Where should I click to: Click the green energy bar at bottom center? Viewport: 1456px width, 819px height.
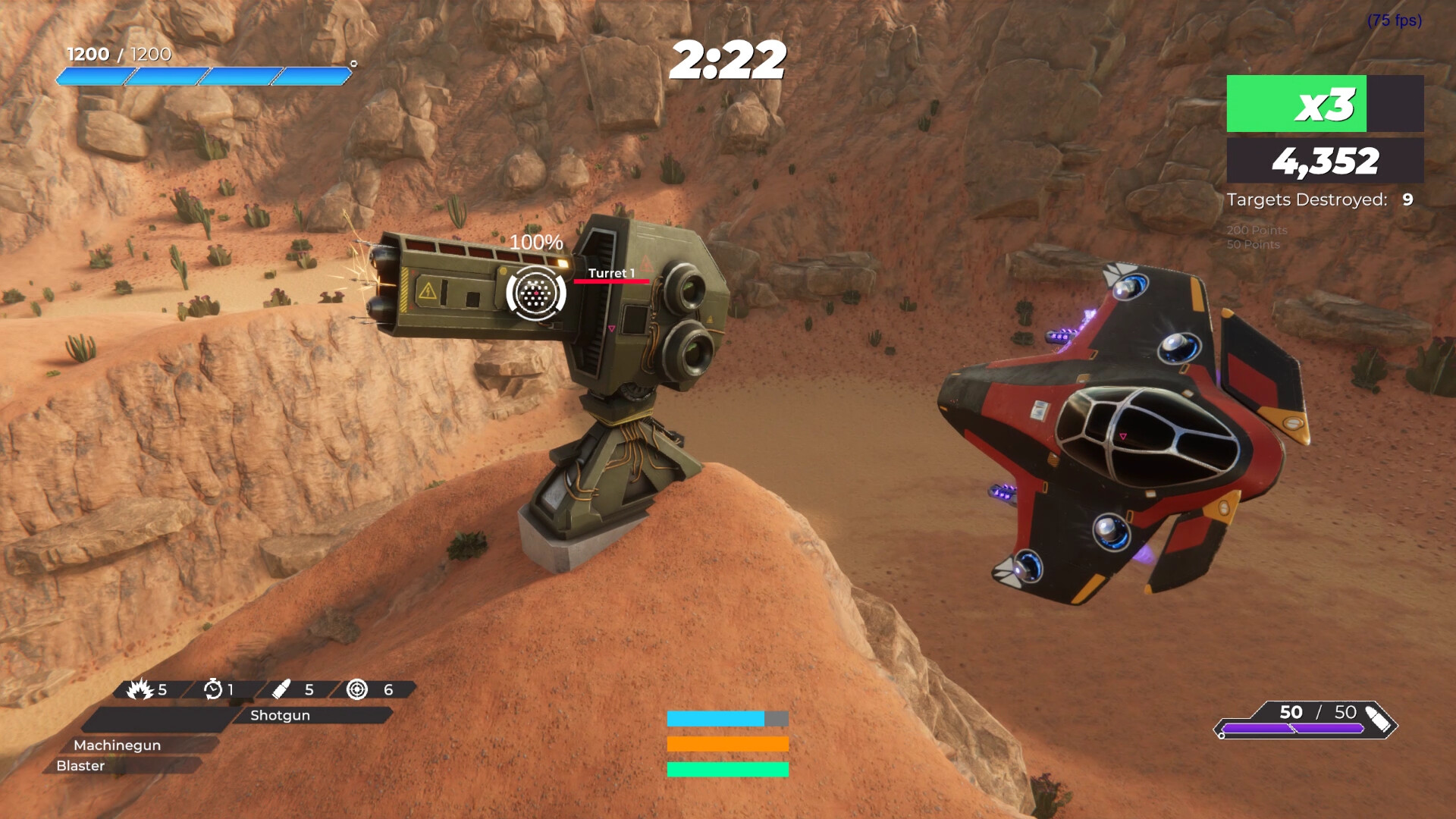[726, 768]
